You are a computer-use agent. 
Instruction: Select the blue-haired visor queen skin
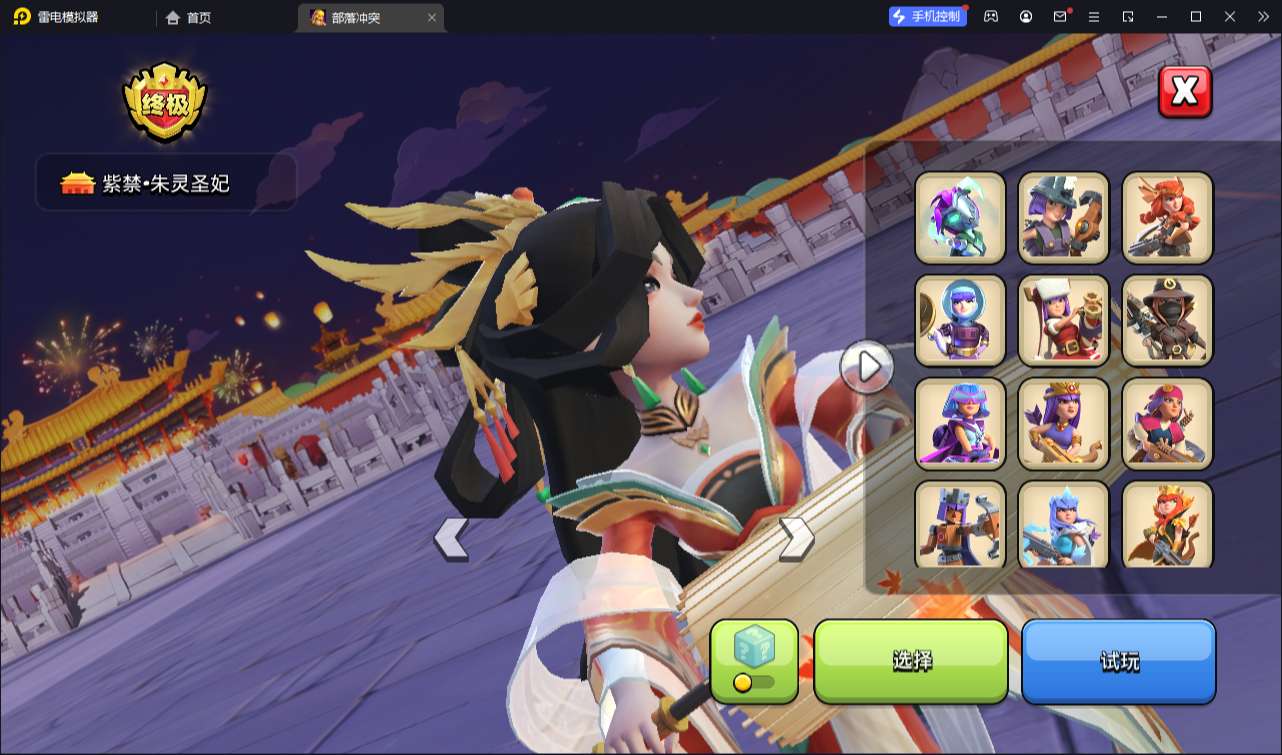[x=960, y=423]
